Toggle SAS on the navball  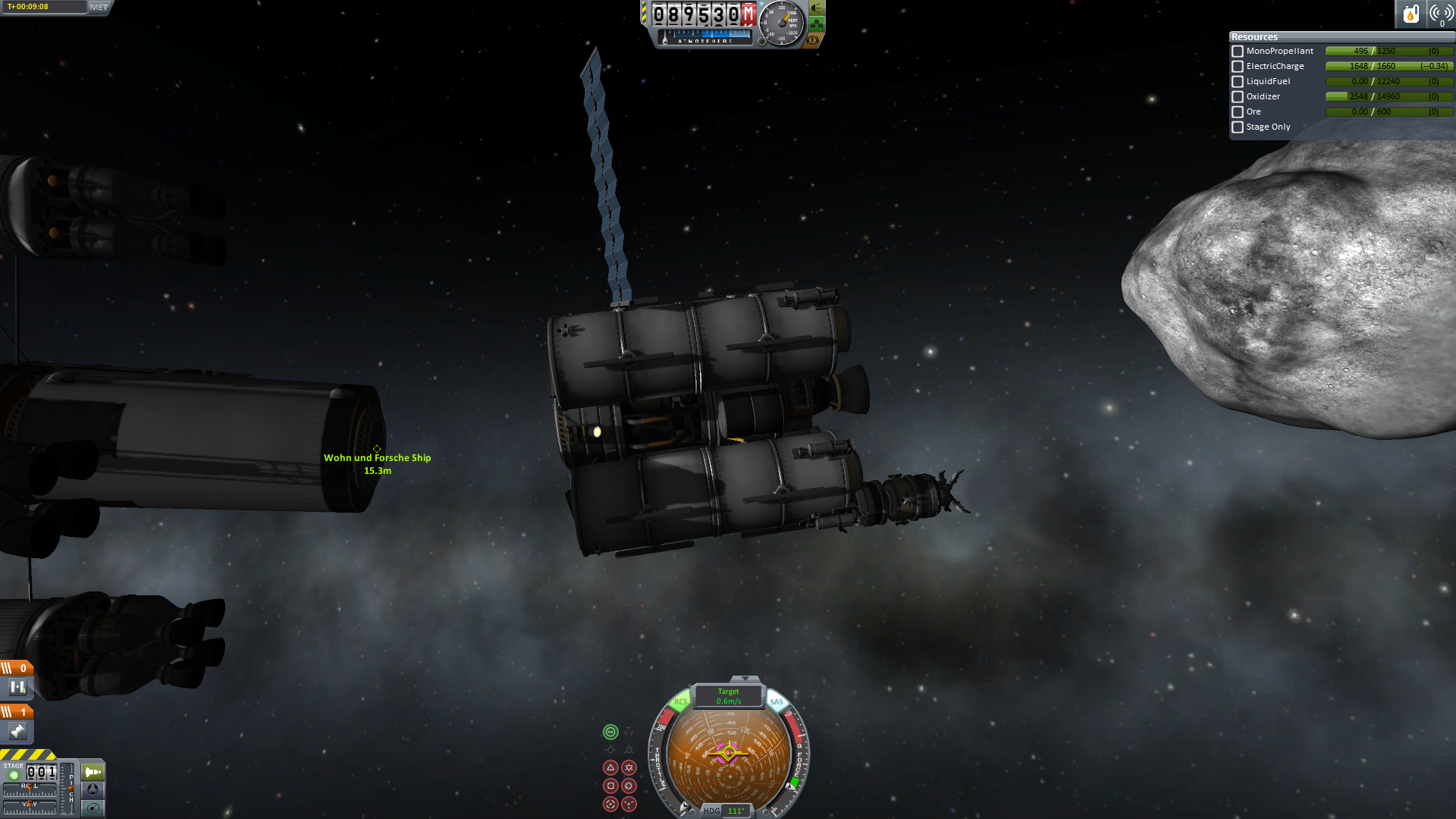click(777, 701)
